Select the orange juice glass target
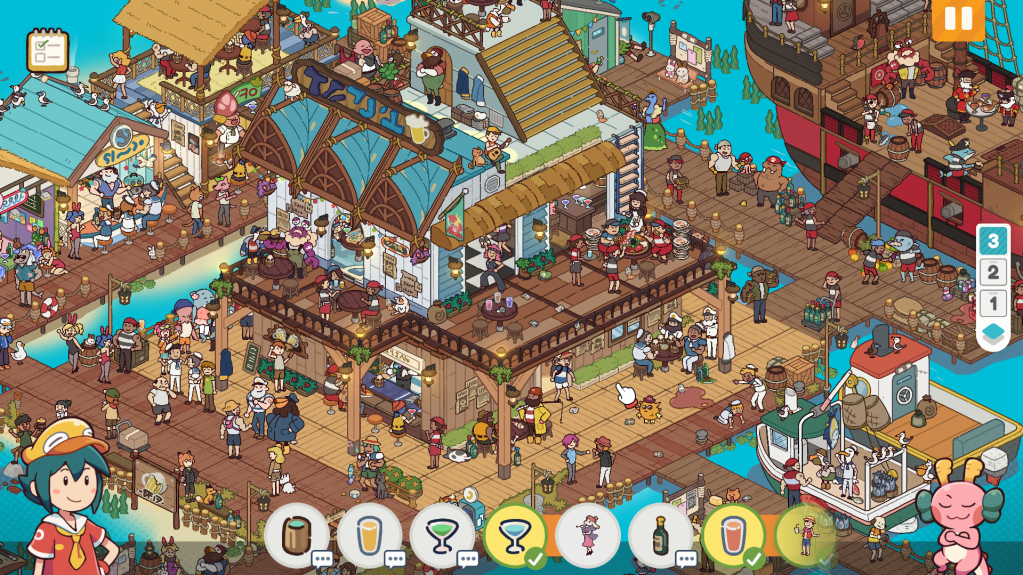This screenshot has width=1023, height=575. [x=369, y=535]
